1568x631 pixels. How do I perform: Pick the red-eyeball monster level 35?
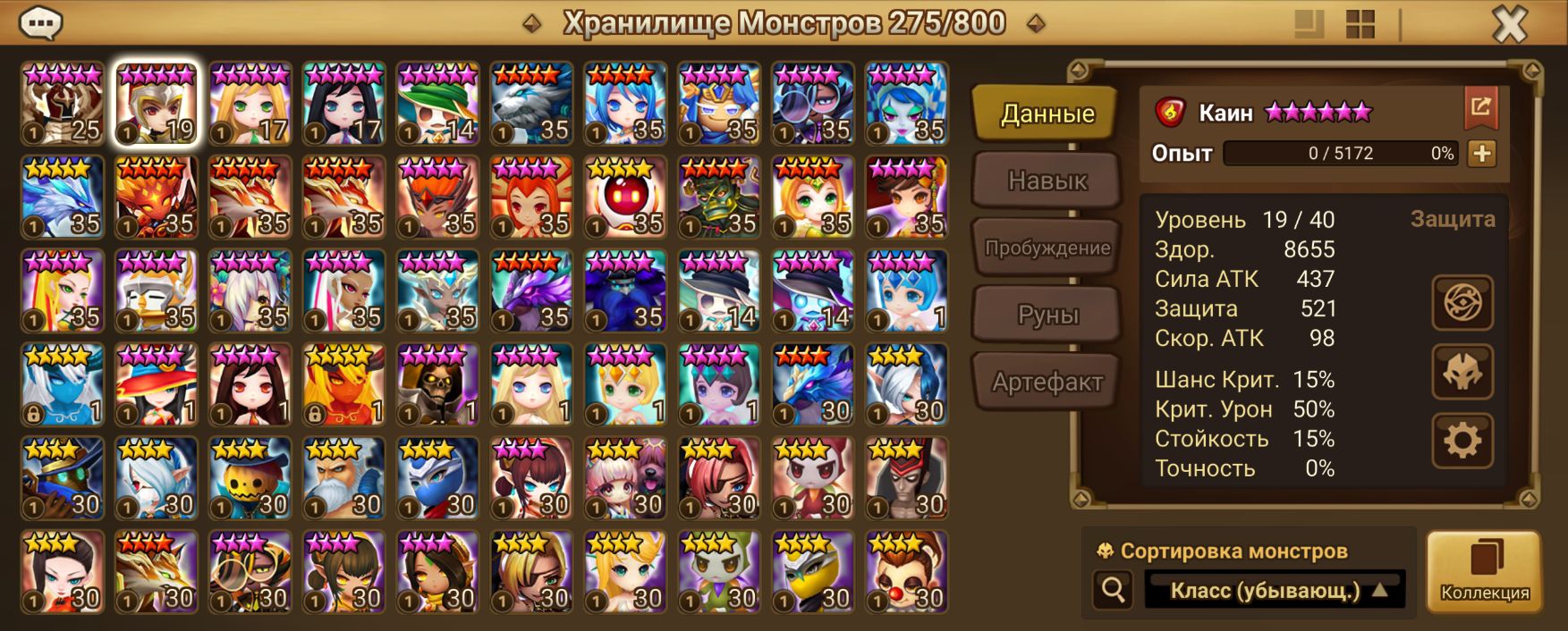625,198
